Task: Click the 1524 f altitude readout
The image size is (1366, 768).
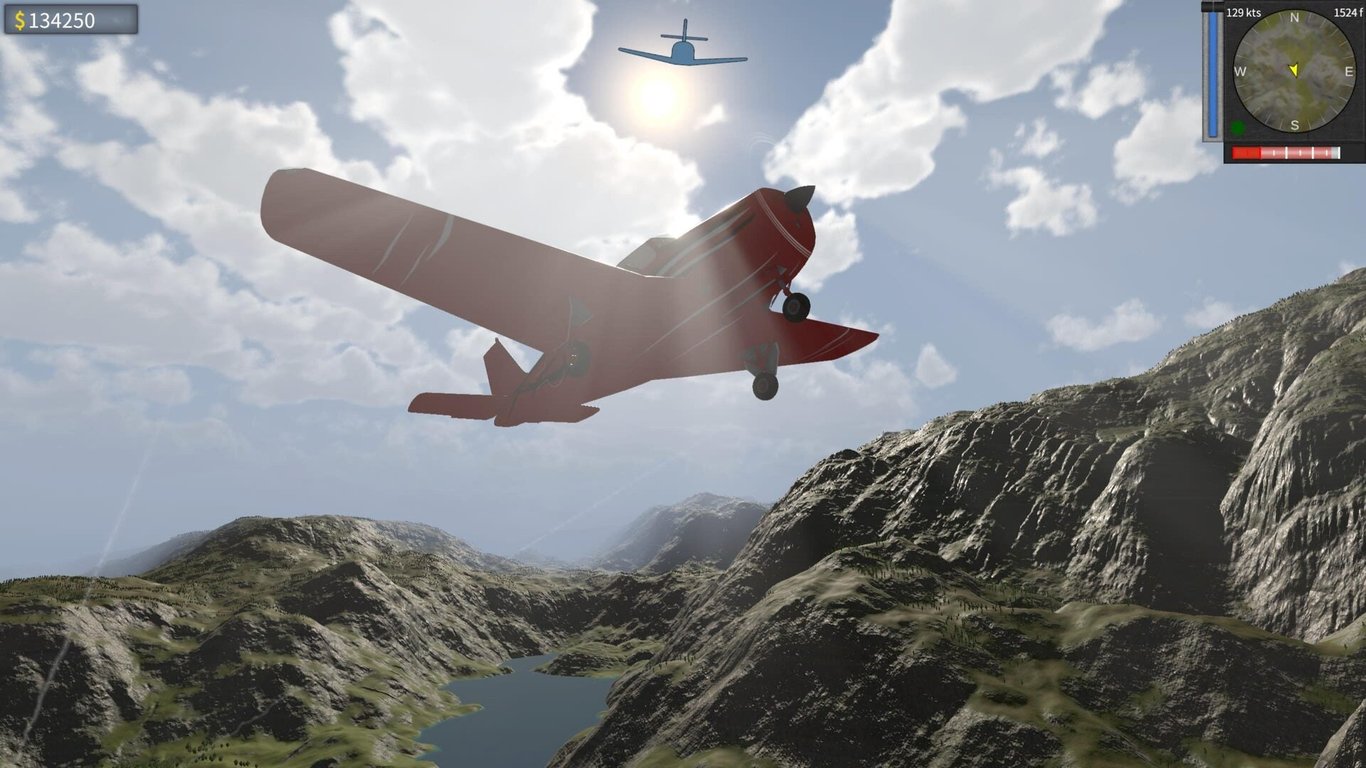Action: point(1347,12)
